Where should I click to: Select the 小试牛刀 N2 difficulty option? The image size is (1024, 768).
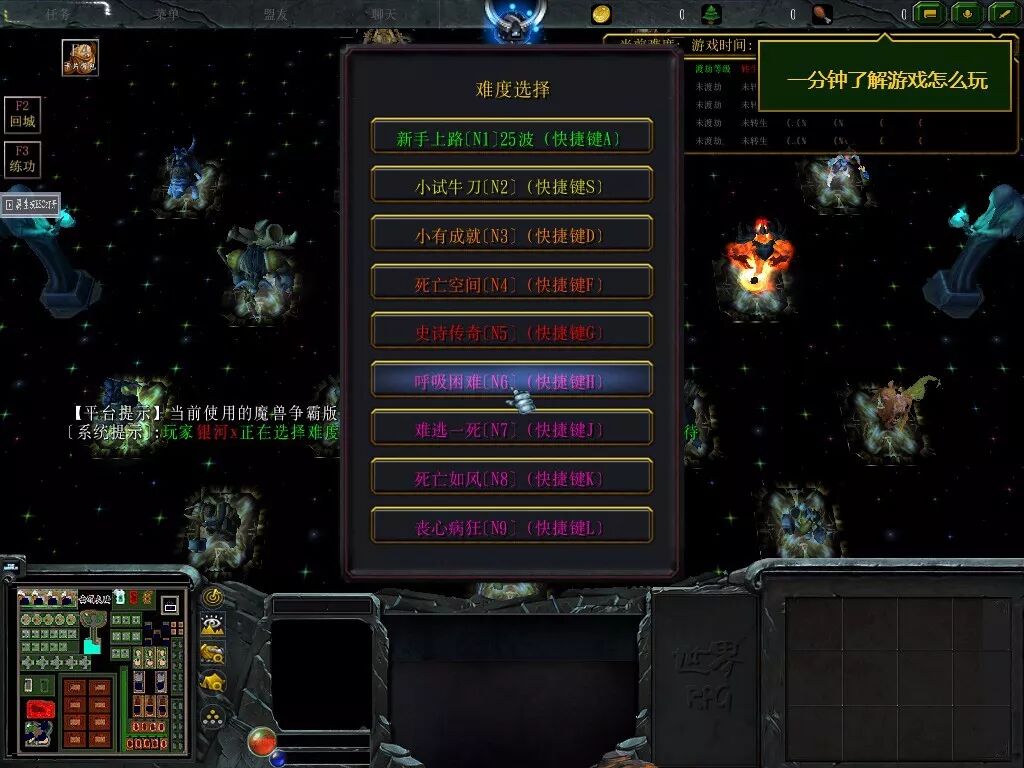pos(511,186)
